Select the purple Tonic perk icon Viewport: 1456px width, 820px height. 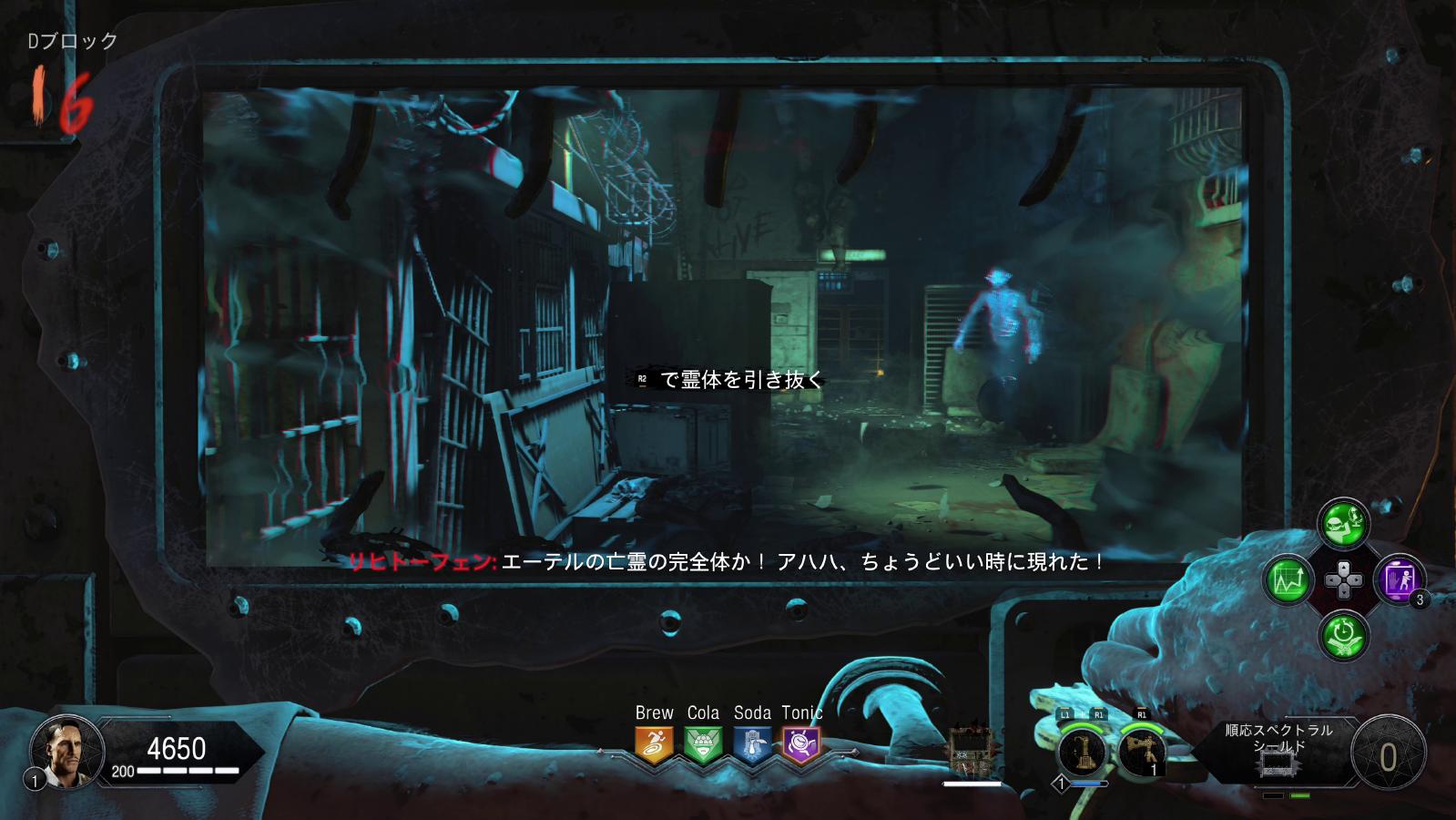pos(801,744)
